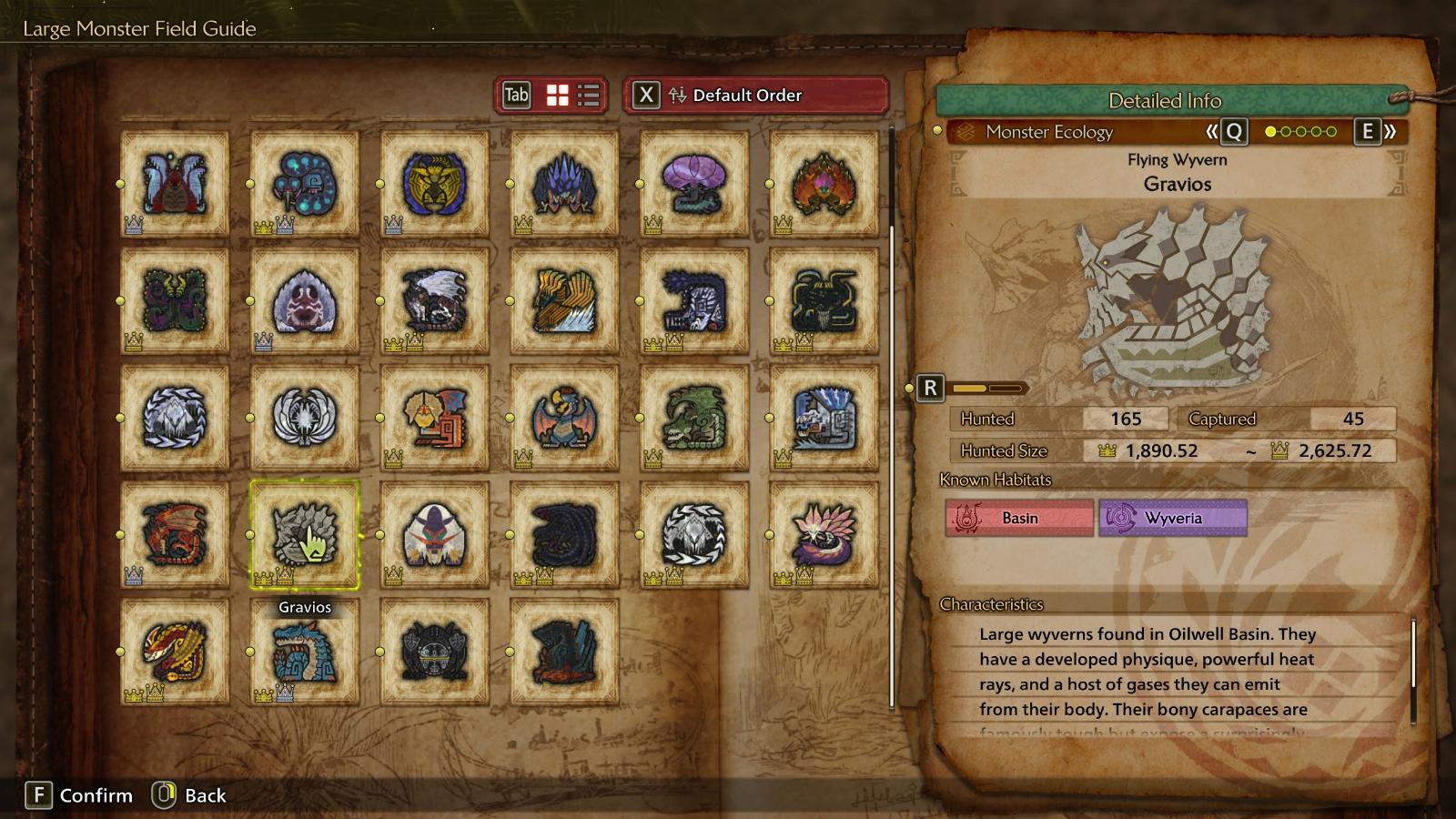The height and width of the screenshot is (819, 1456).
Task: Select the Blangonga monster tile
Action: coord(434,534)
